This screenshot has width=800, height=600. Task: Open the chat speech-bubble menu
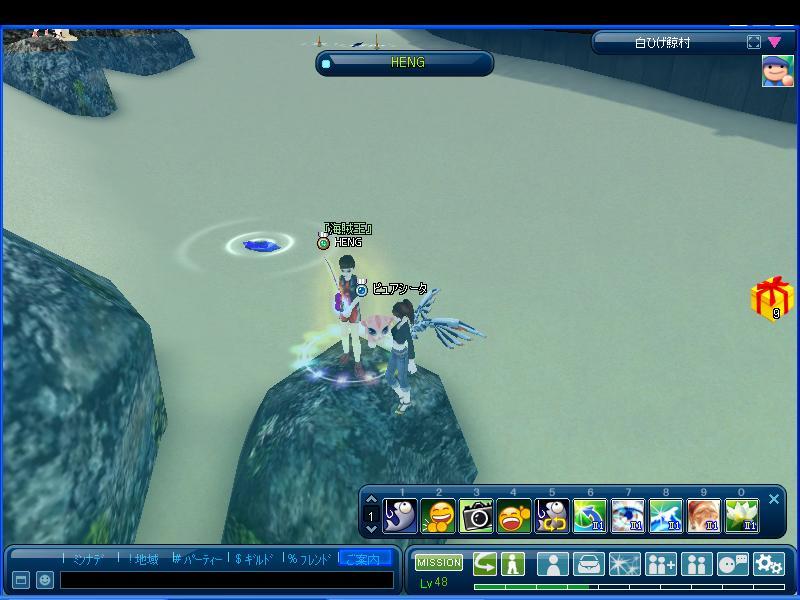(733, 564)
